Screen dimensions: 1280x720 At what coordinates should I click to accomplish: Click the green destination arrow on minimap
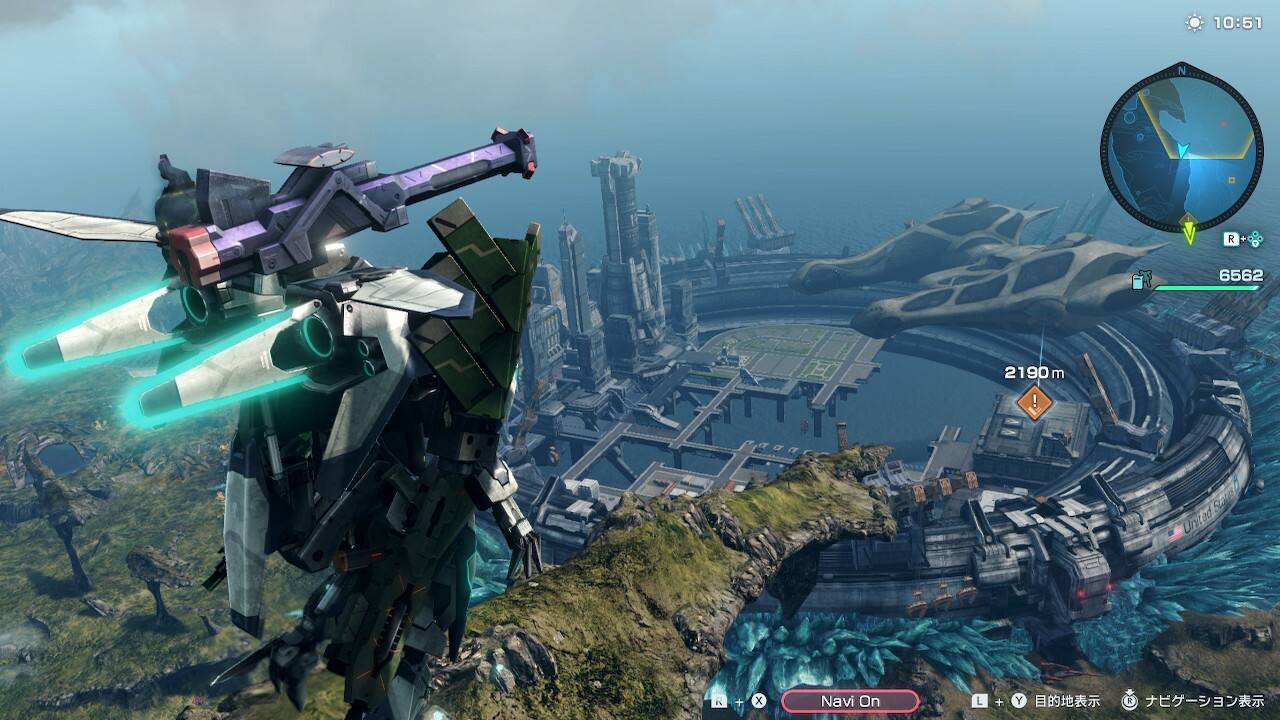(1189, 231)
